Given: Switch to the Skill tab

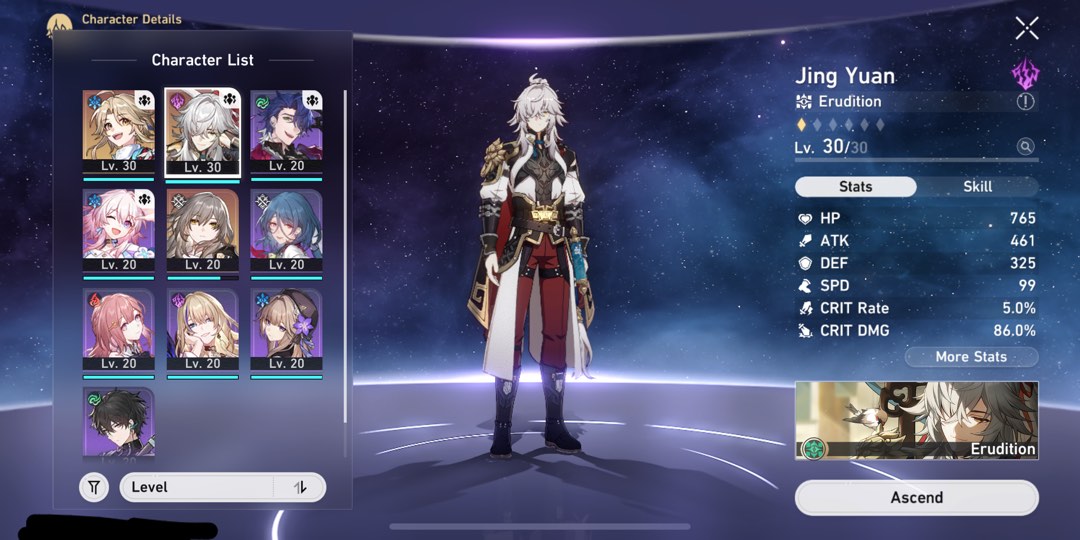Looking at the screenshot, I should pos(977,187).
